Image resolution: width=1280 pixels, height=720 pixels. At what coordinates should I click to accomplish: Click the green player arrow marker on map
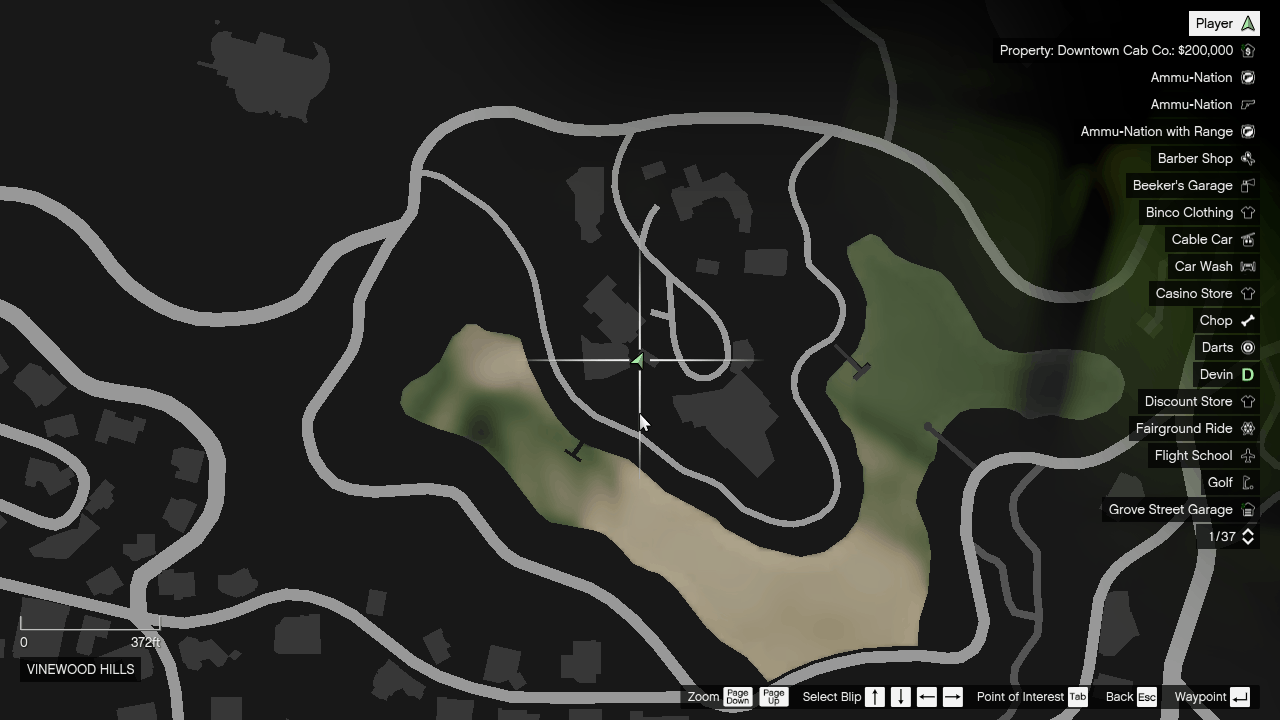(638, 360)
